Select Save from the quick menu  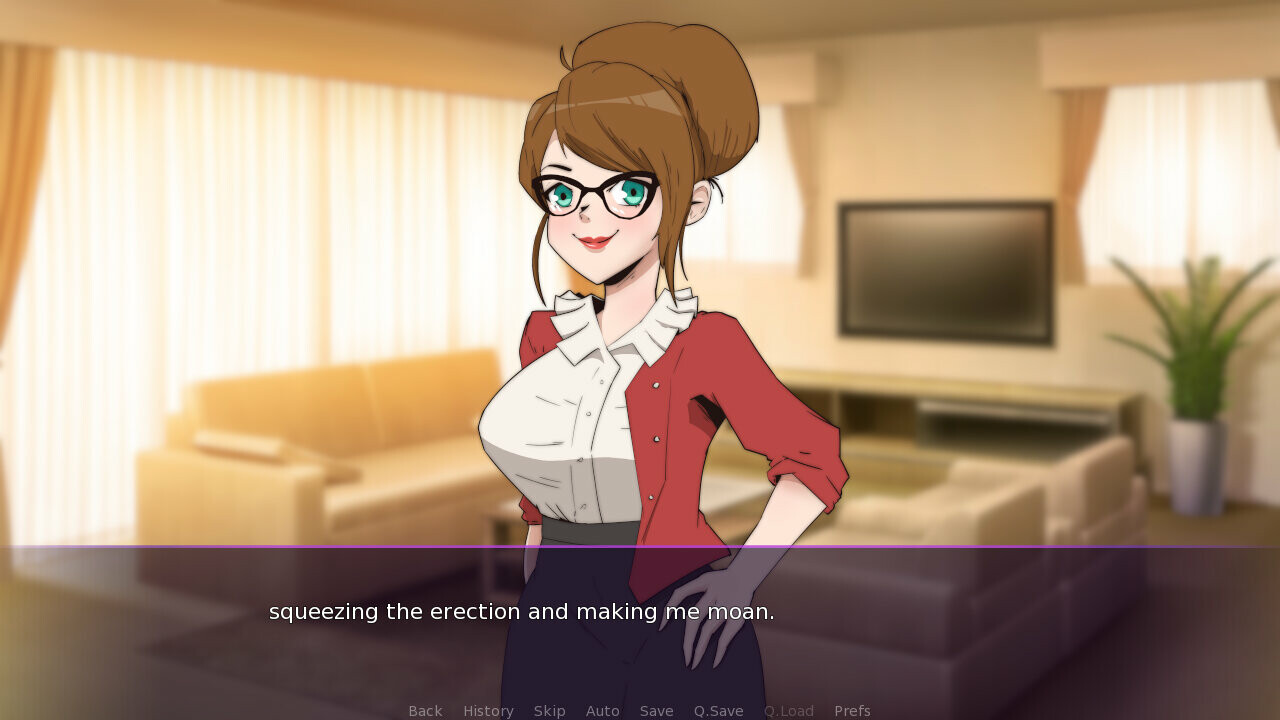[656, 710]
